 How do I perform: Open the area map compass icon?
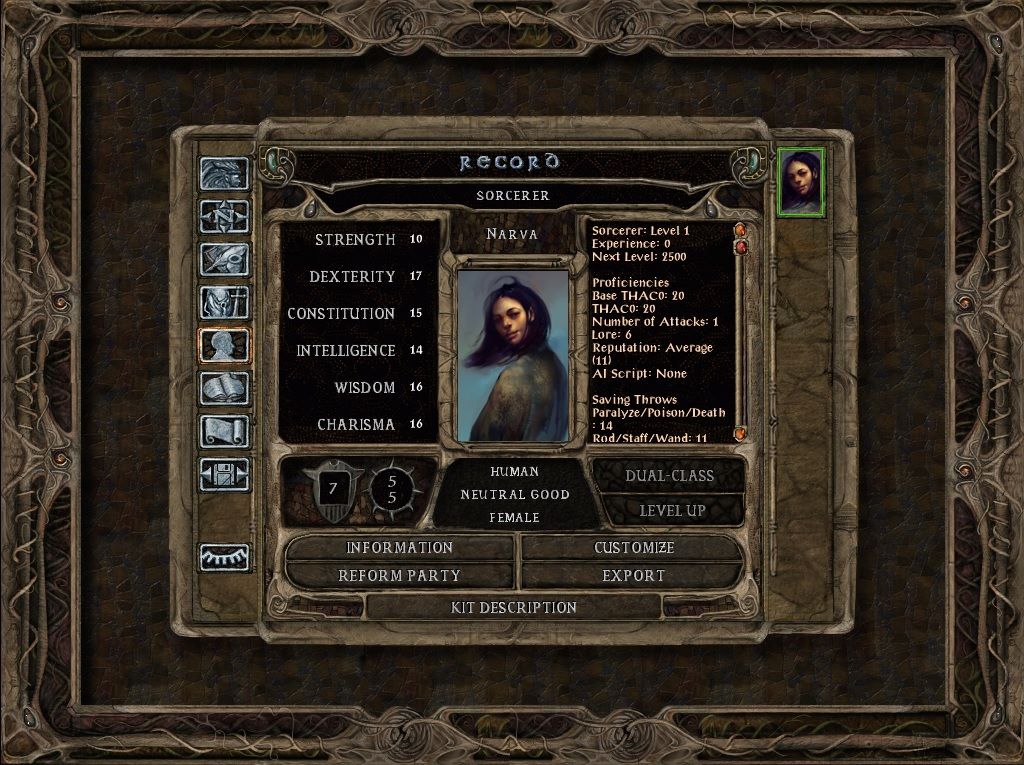tap(224, 216)
